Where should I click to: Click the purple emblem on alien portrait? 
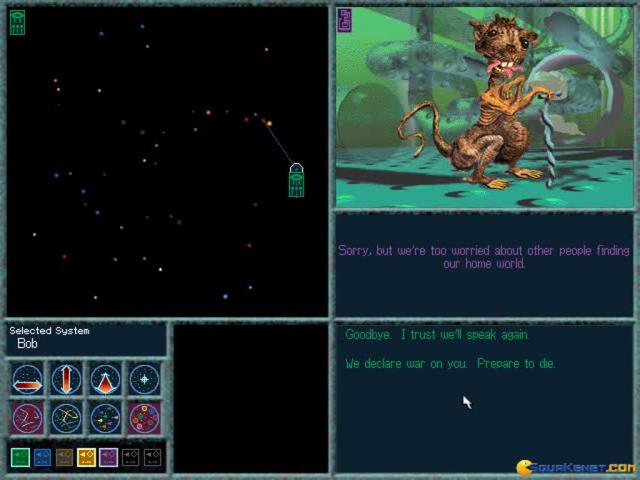pos(344,20)
